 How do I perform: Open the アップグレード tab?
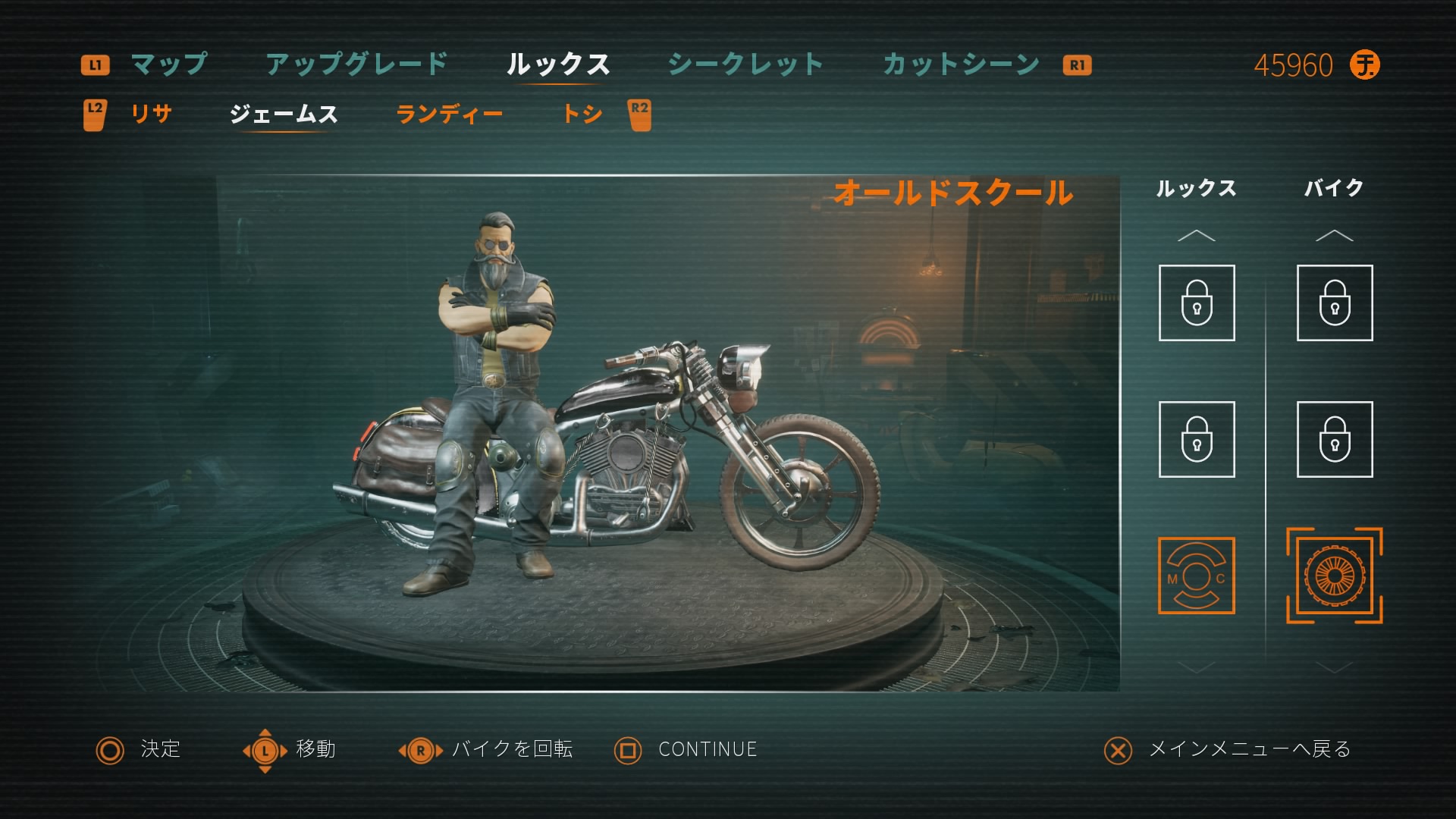pos(356,64)
